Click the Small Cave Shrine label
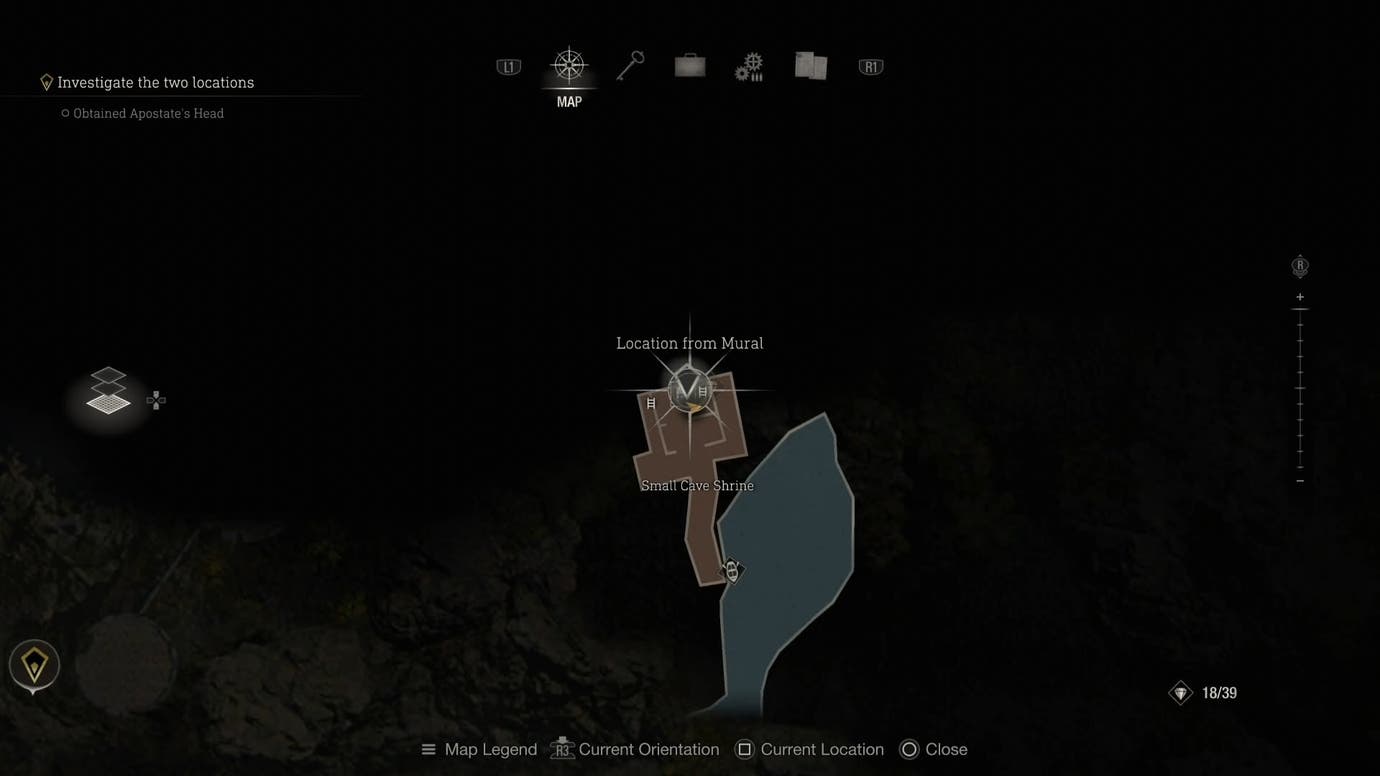The width and height of the screenshot is (1380, 776). point(697,485)
